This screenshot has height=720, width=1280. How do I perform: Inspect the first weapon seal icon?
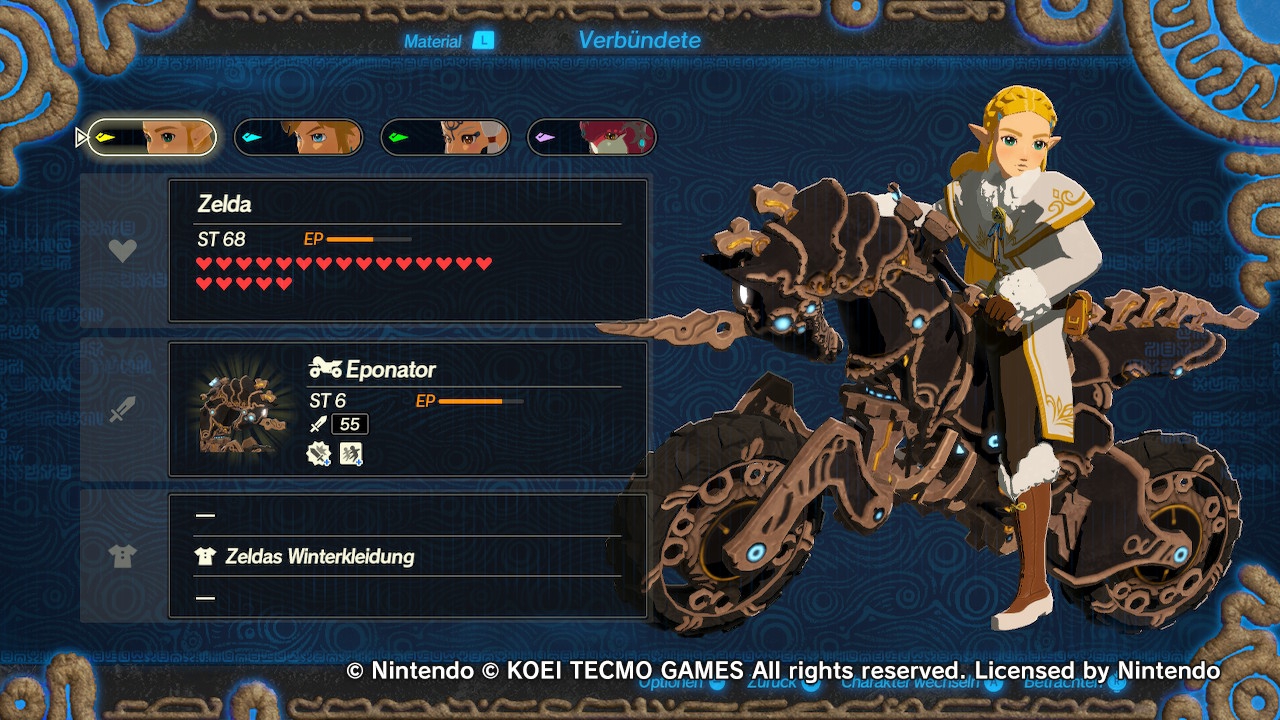coord(319,454)
